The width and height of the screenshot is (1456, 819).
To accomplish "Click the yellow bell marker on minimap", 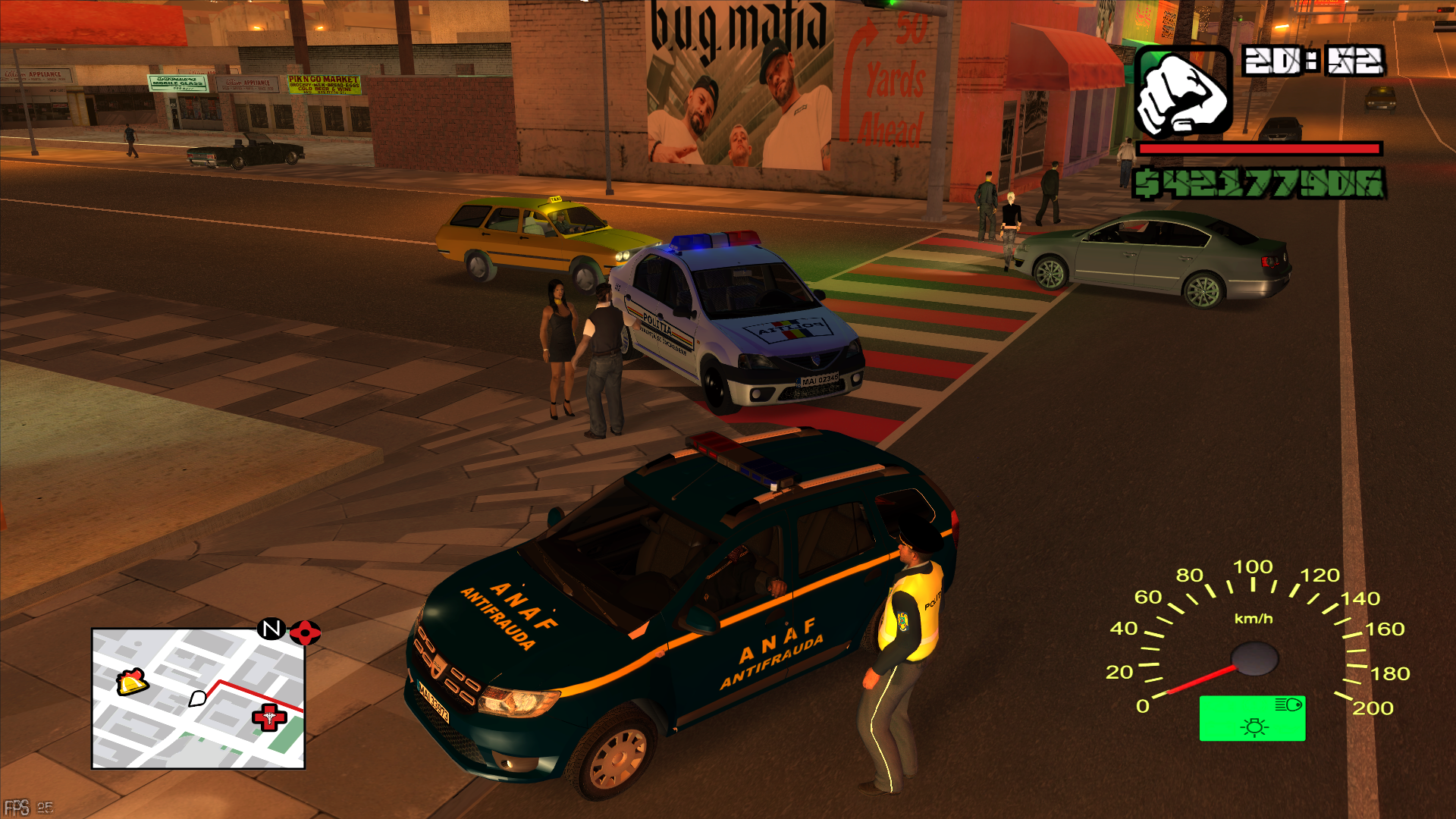I will coord(132,681).
